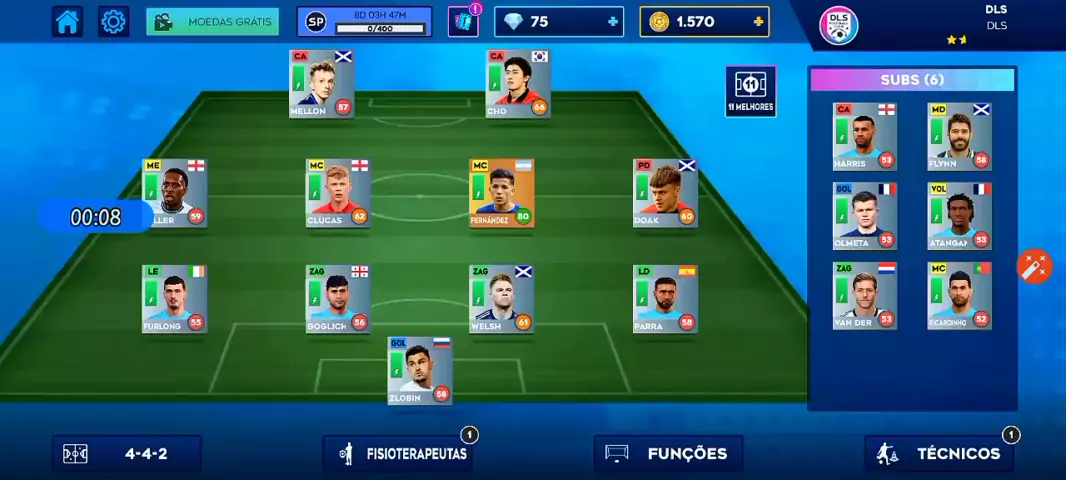Pick midfielder Fernández's gold card
Viewport: 1066px width, 480px height.
(x=502, y=193)
